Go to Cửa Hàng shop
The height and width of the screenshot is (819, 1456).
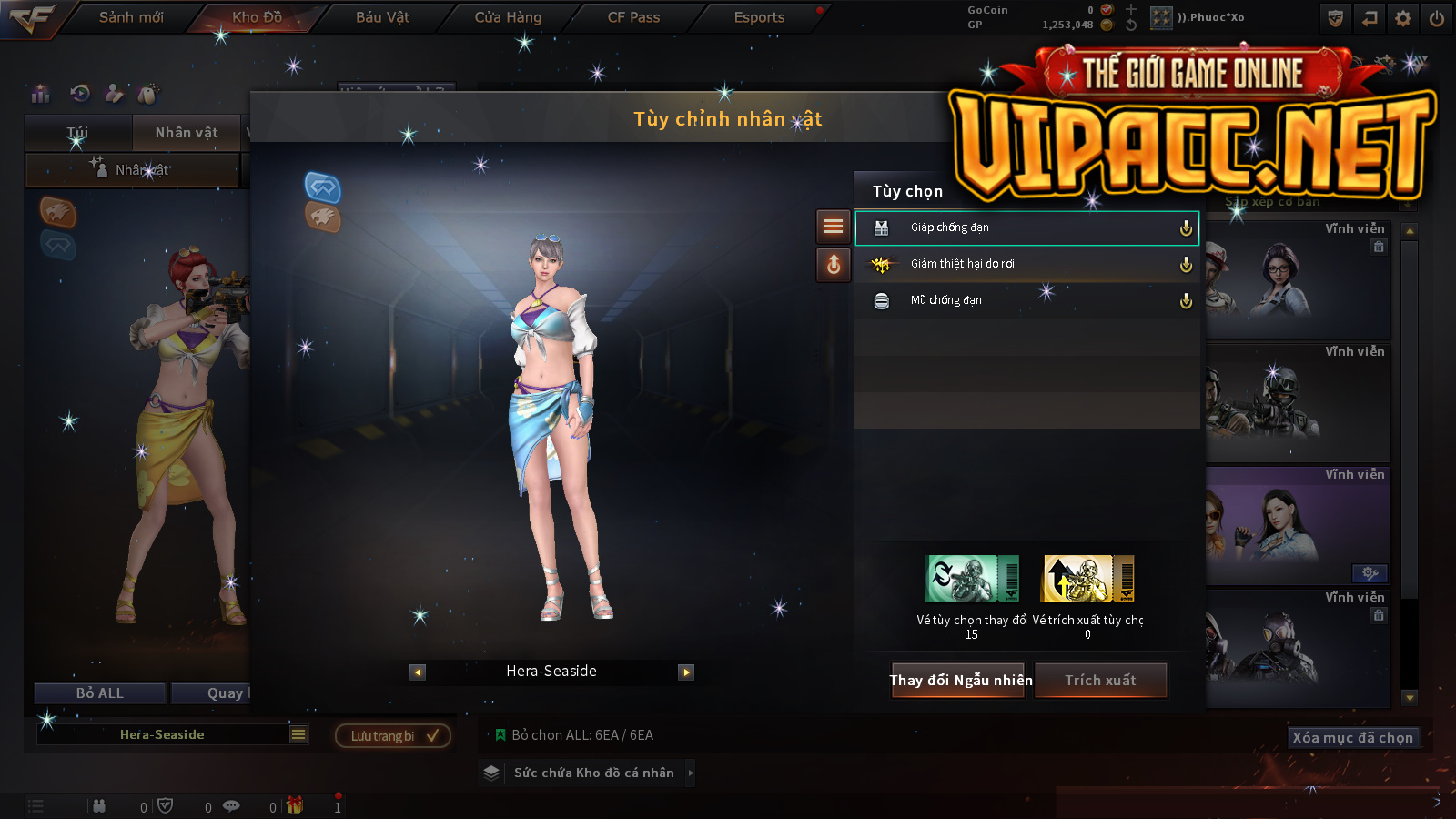tap(508, 17)
